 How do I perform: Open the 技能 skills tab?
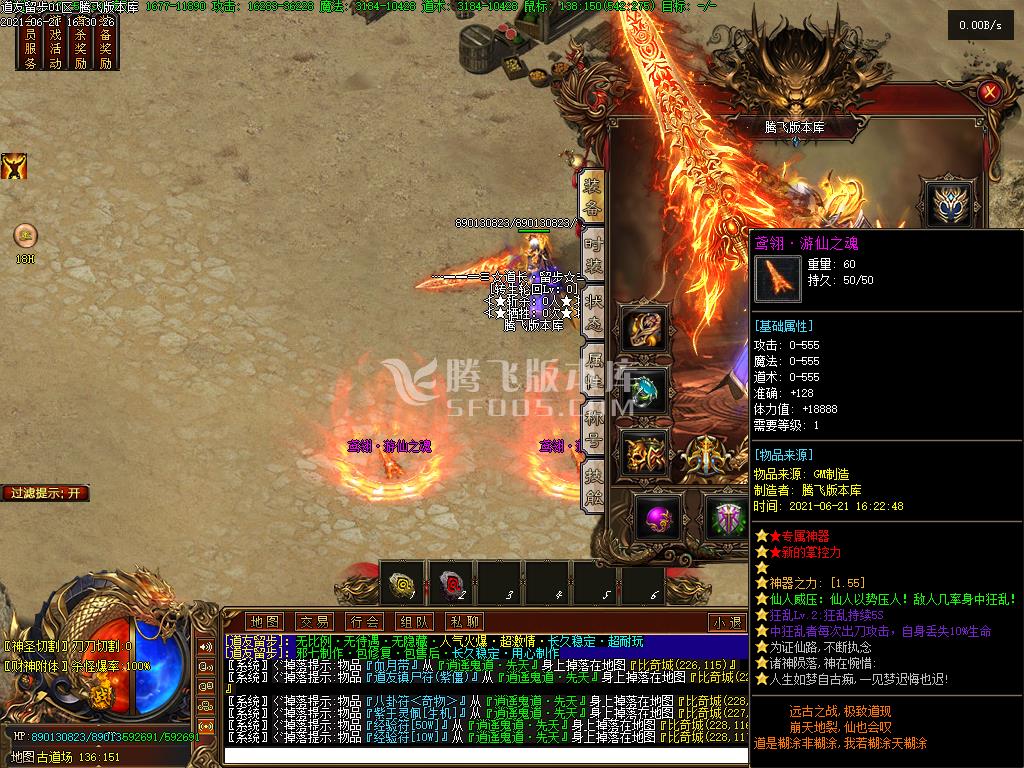(x=593, y=485)
